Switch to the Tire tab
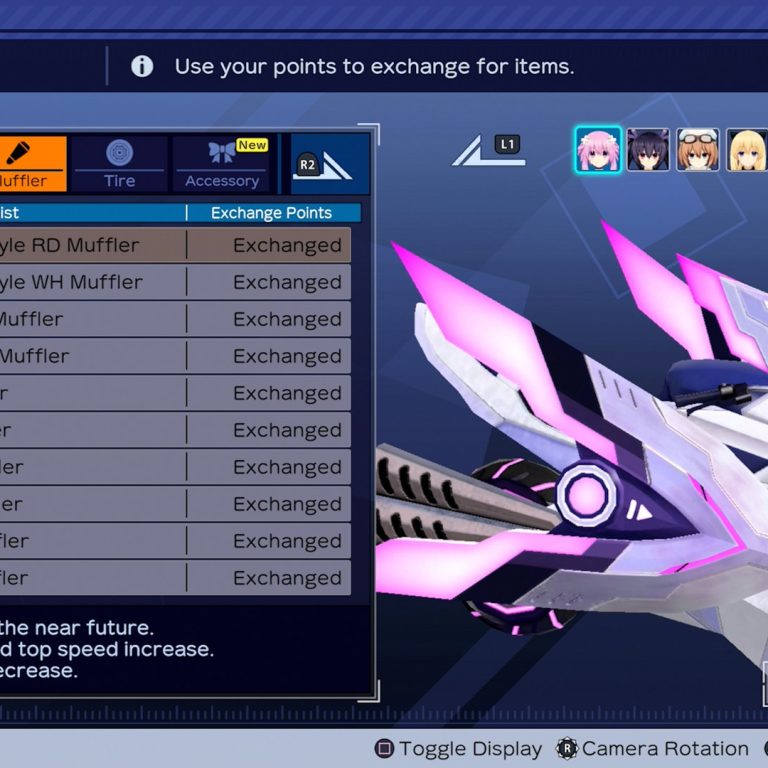 tap(119, 164)
